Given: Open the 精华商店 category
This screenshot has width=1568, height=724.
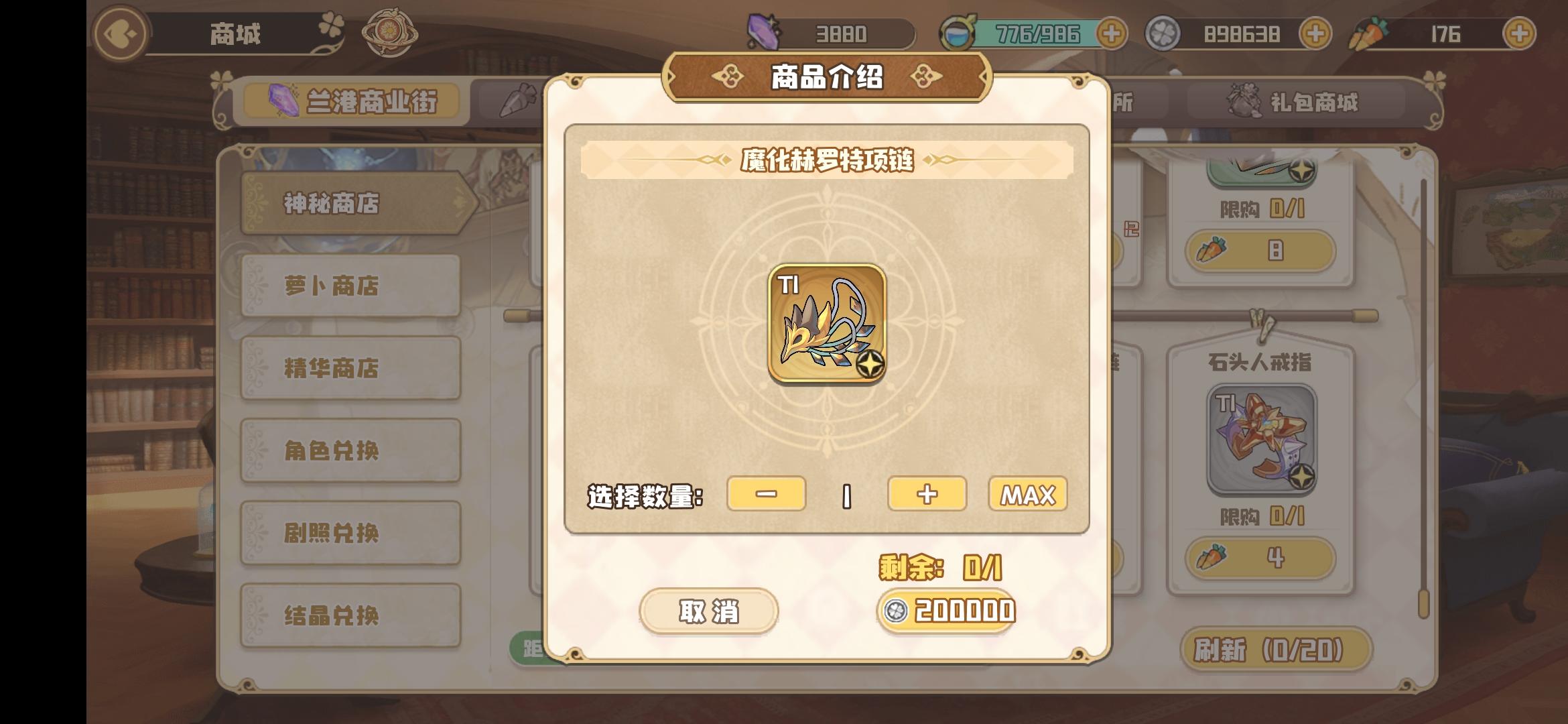Looking at the screenshot, I should pyautogui.click(x=350, y=367).
